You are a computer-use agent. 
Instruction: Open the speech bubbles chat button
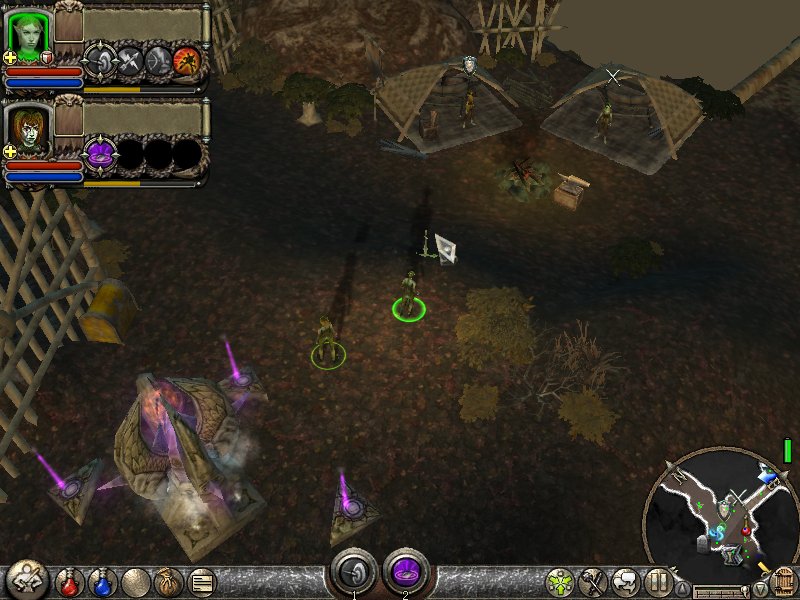click(x=625, y=581)
